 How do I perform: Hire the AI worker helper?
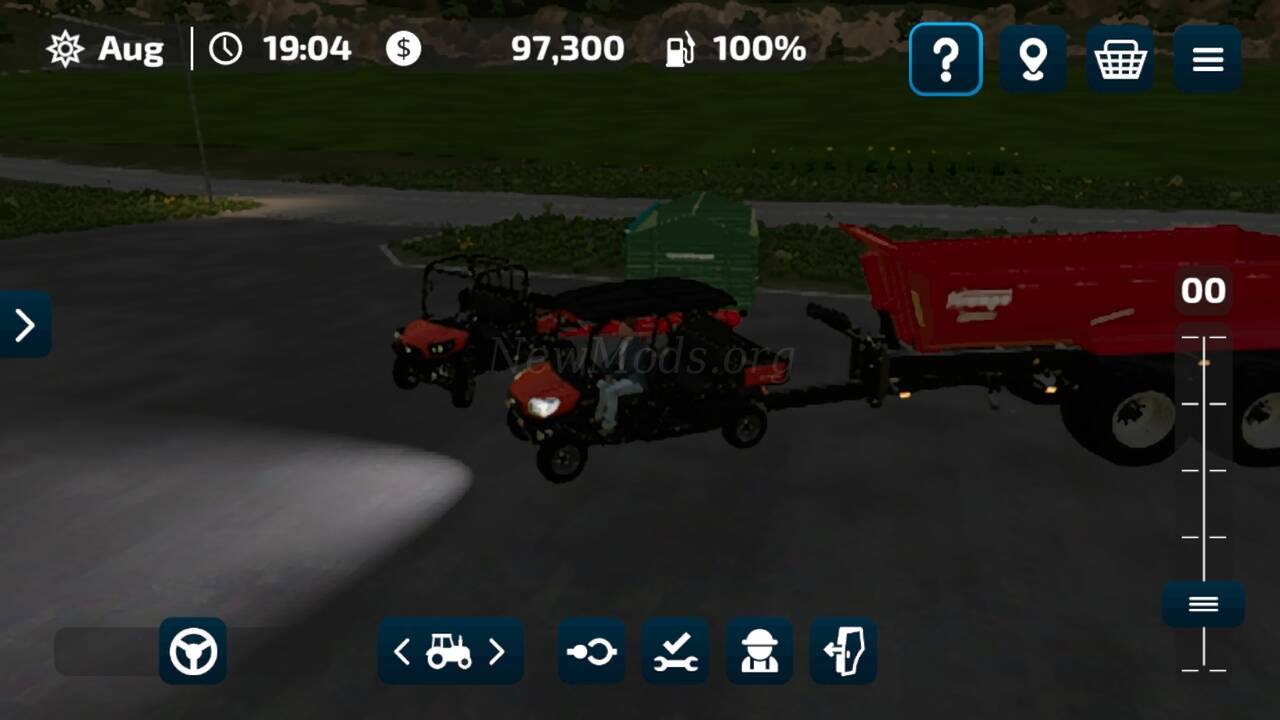[x=759, y=652]
